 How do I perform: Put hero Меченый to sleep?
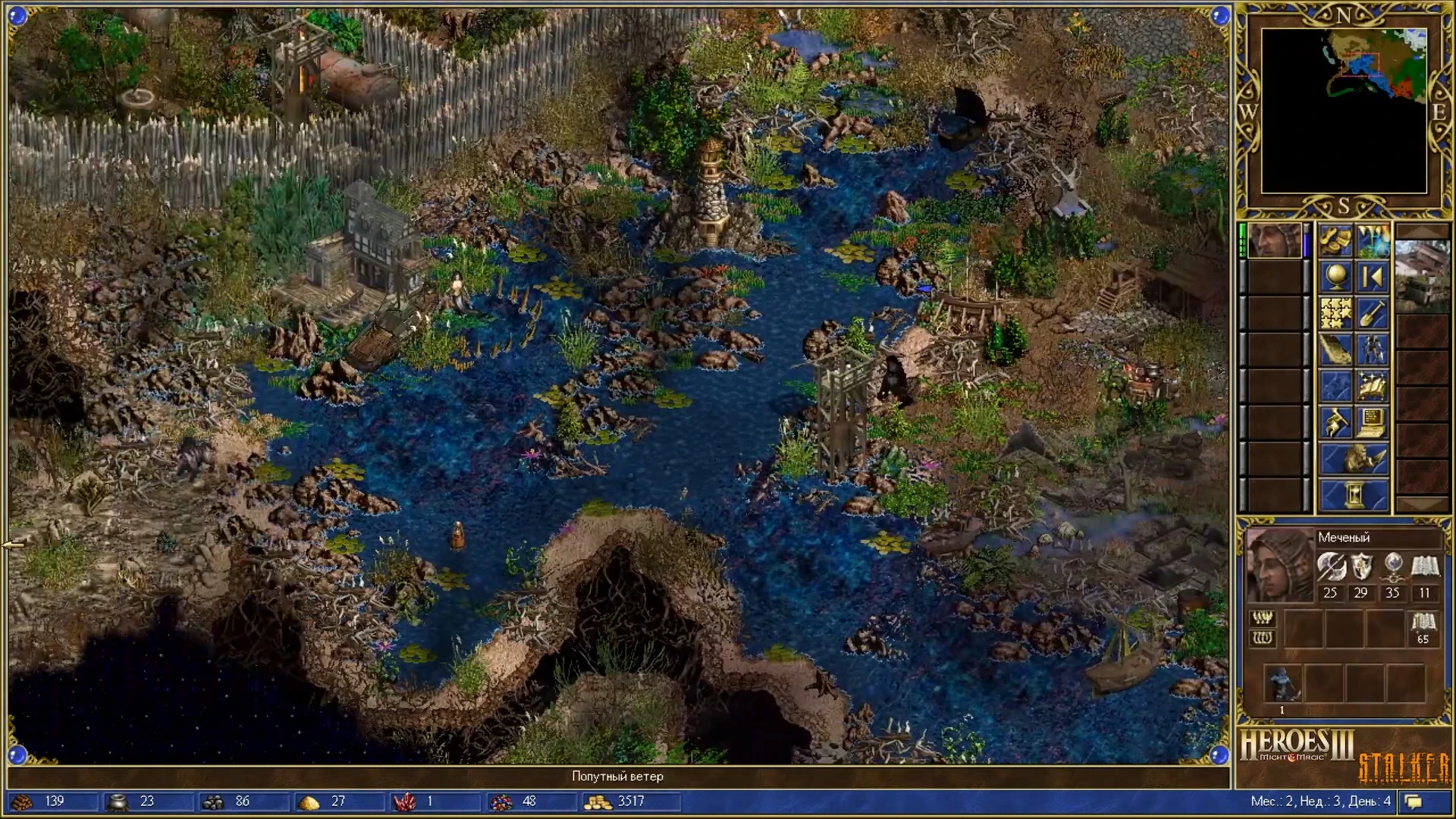[1373, 348]
